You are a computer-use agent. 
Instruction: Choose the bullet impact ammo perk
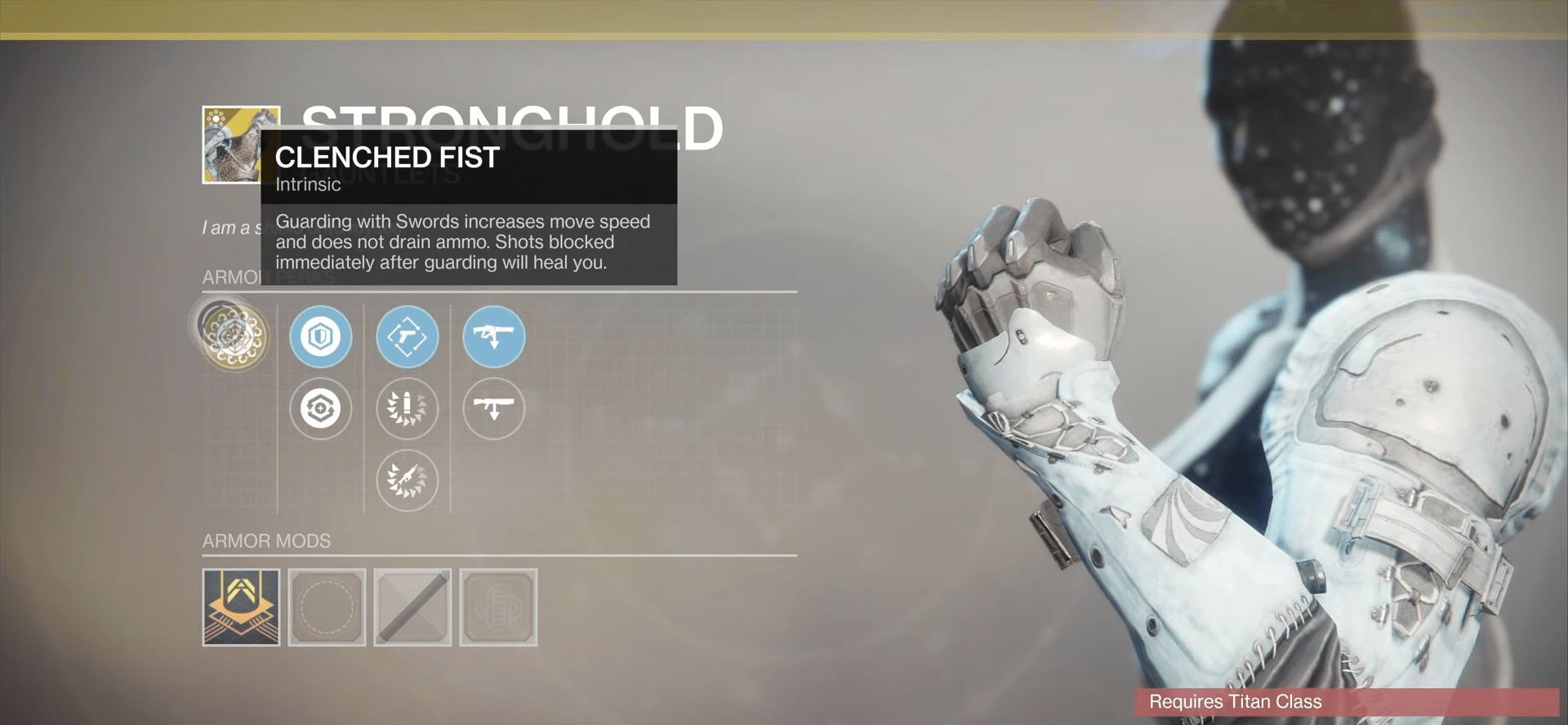408,408
